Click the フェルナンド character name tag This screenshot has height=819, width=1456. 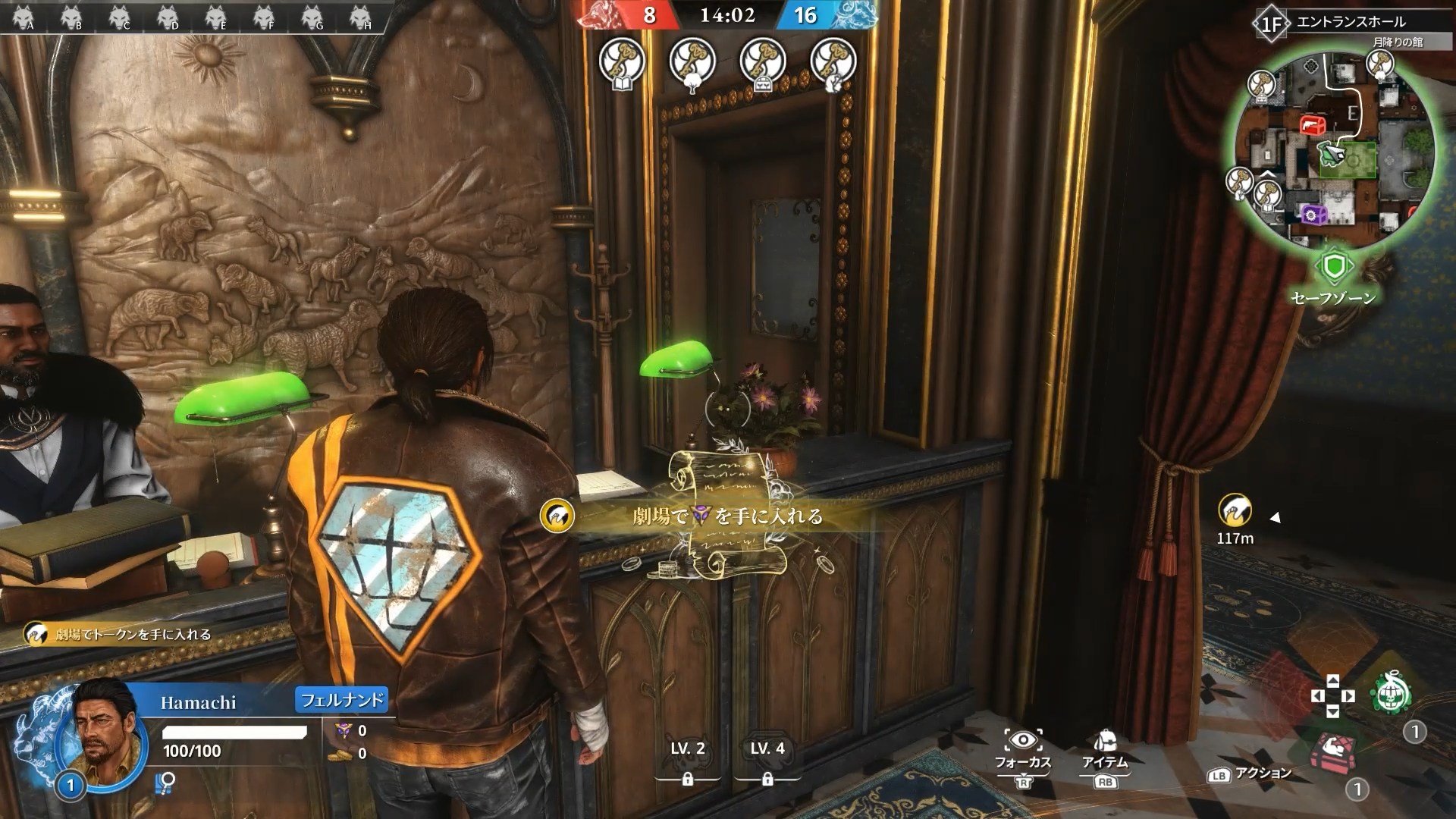click(x=341, y=699)
